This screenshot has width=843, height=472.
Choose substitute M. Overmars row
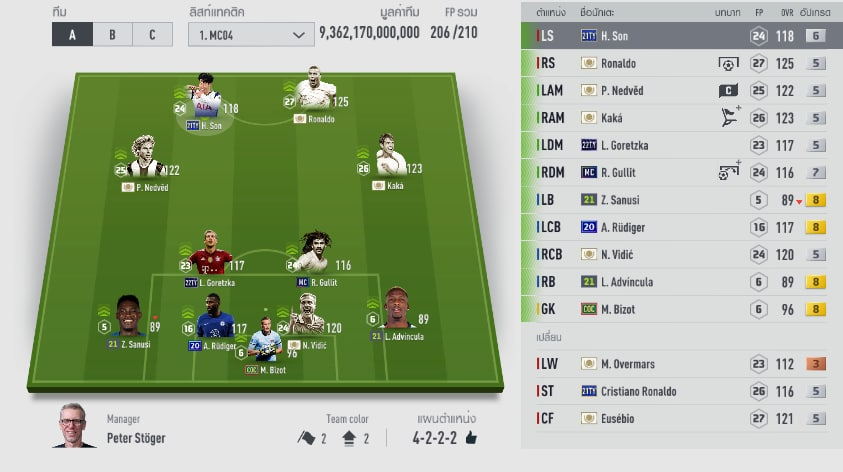coord(680,363)
